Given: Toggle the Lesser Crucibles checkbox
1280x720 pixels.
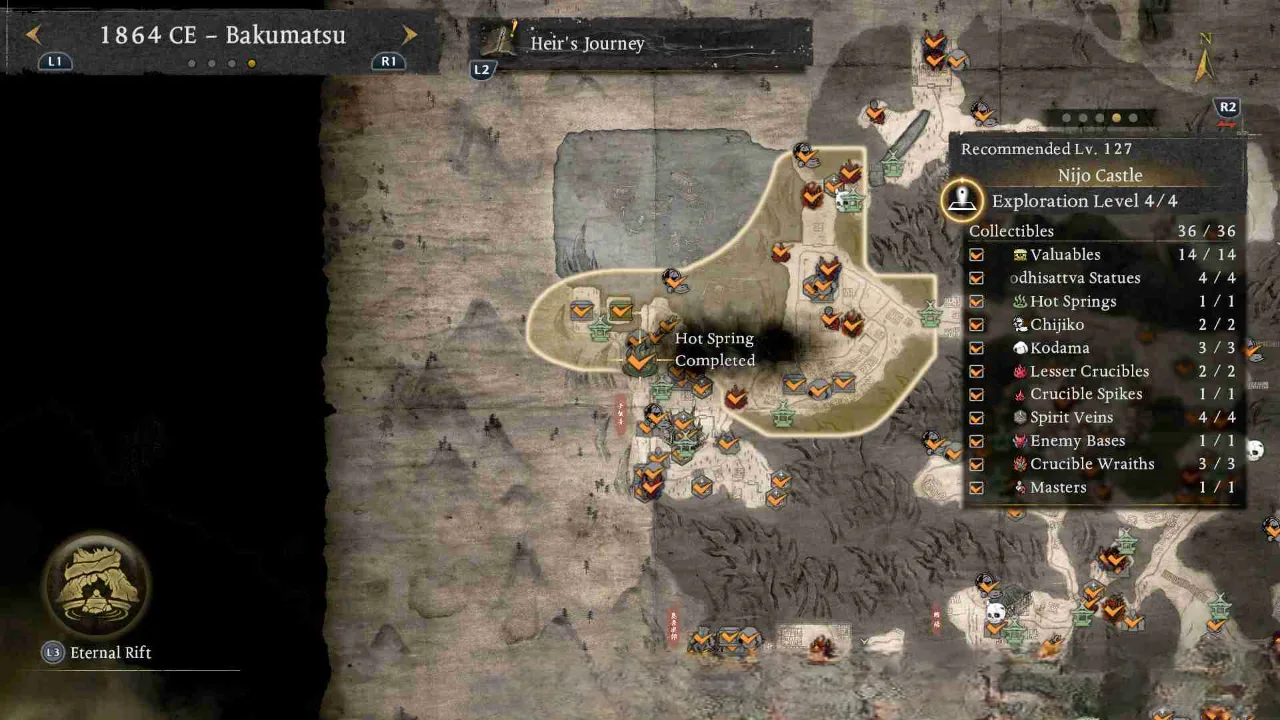Looking at the screenshot, I should point(976,371).
